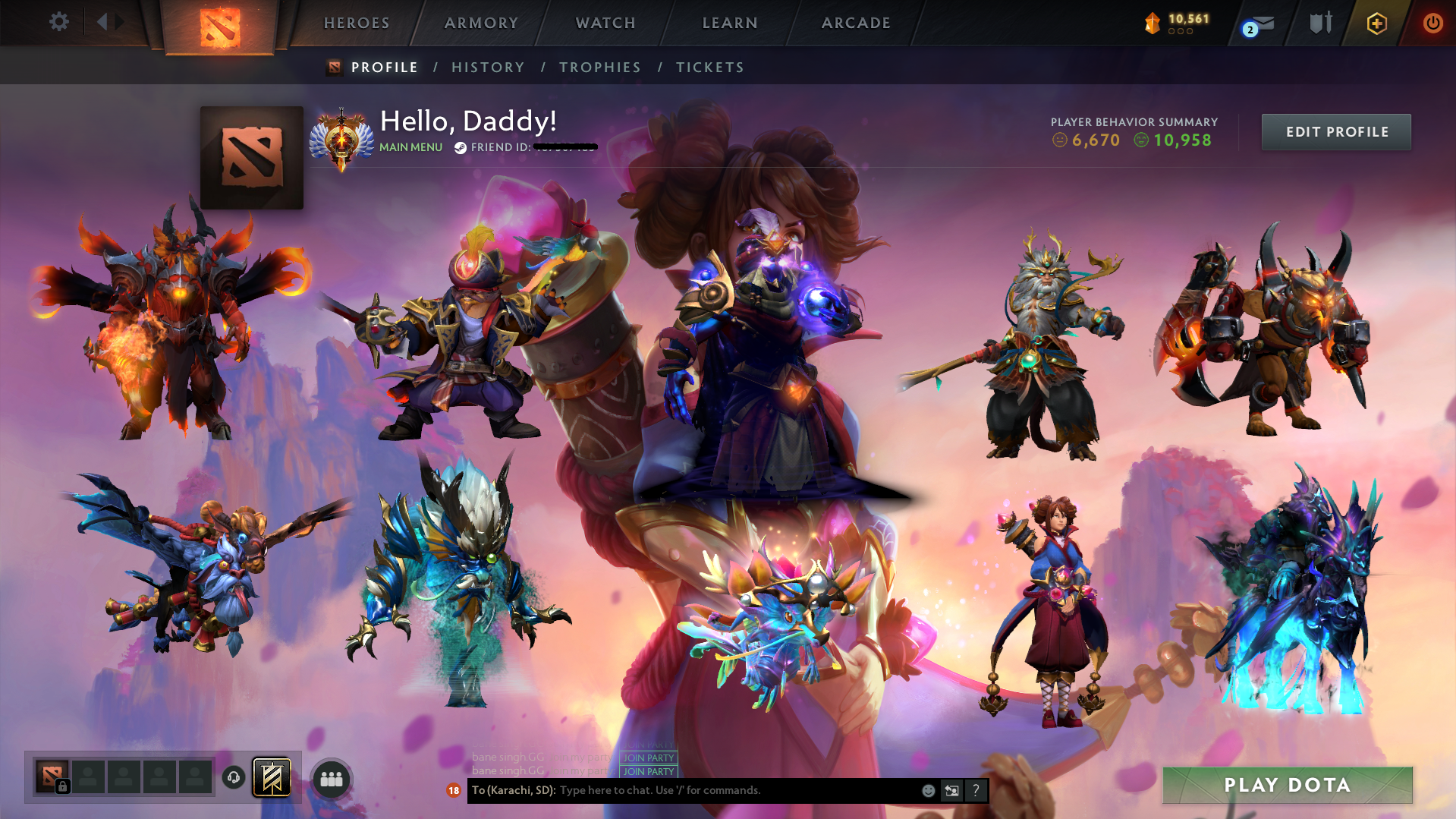Switch to the HISTORY tab

[488, 67]
